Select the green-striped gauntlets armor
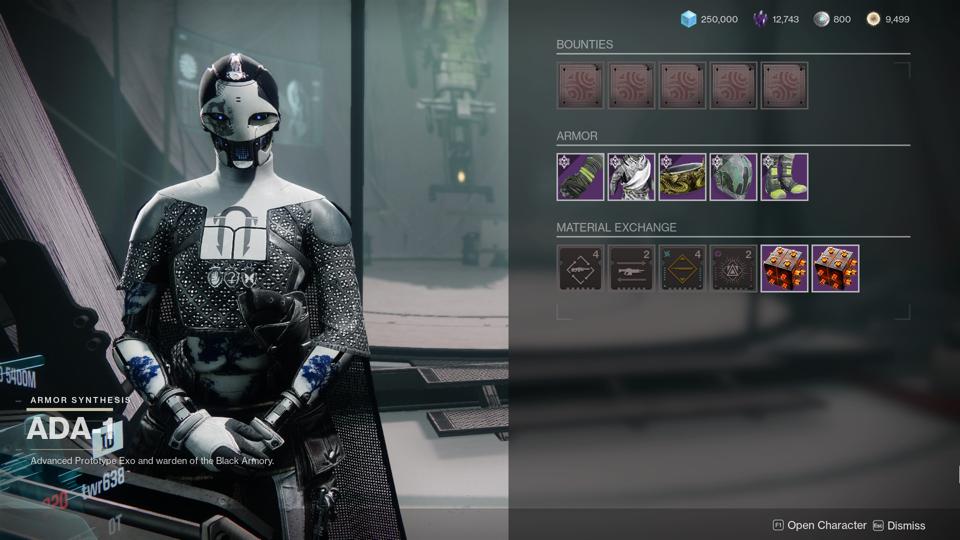This screenshot has height=540, width=960. (x=580, y=177)
